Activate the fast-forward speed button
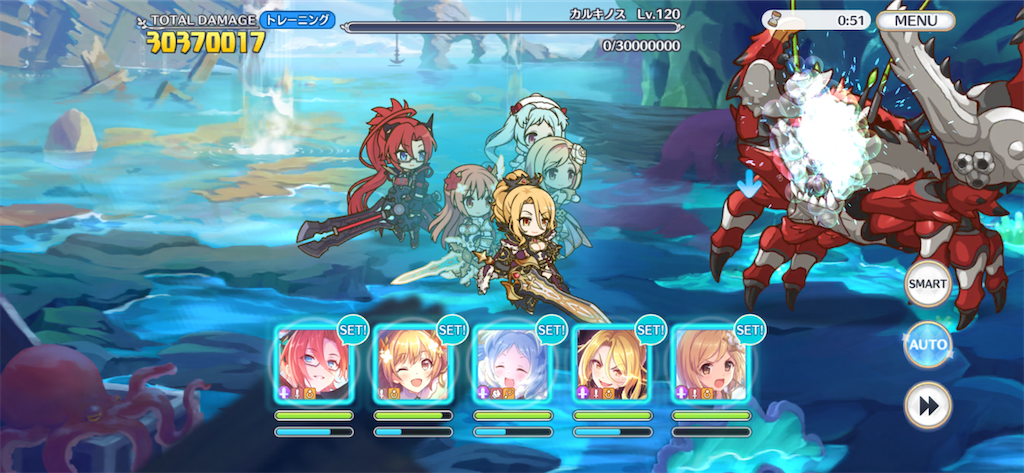Image resolution: width=1024 pixels, height=473 pixels. click(927, 407)
